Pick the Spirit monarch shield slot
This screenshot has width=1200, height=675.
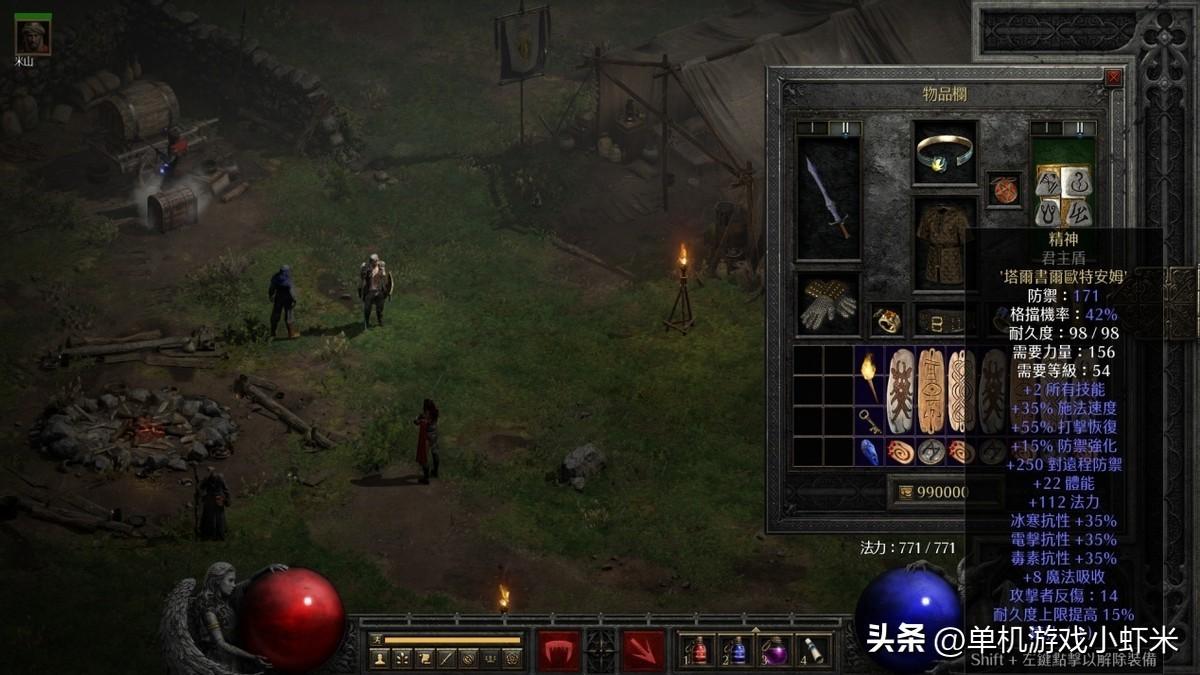coord(1063,183)
